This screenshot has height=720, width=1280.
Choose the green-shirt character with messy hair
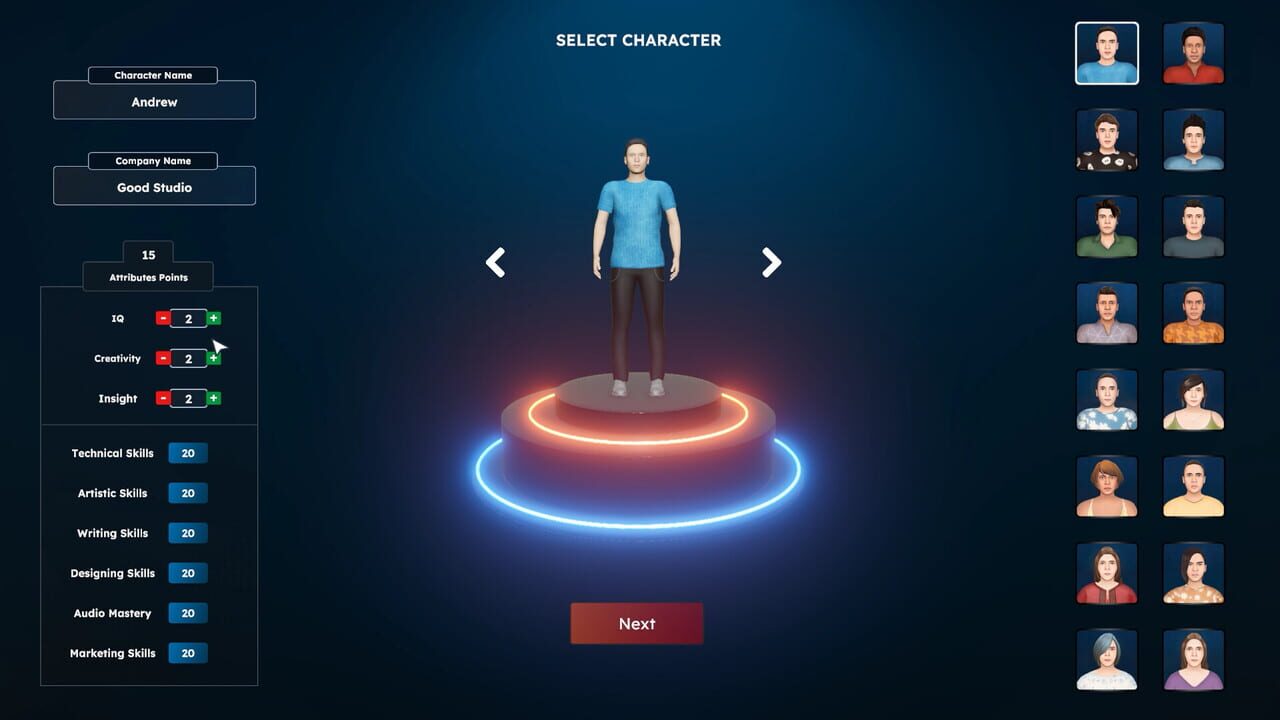tap(1107, 227)
